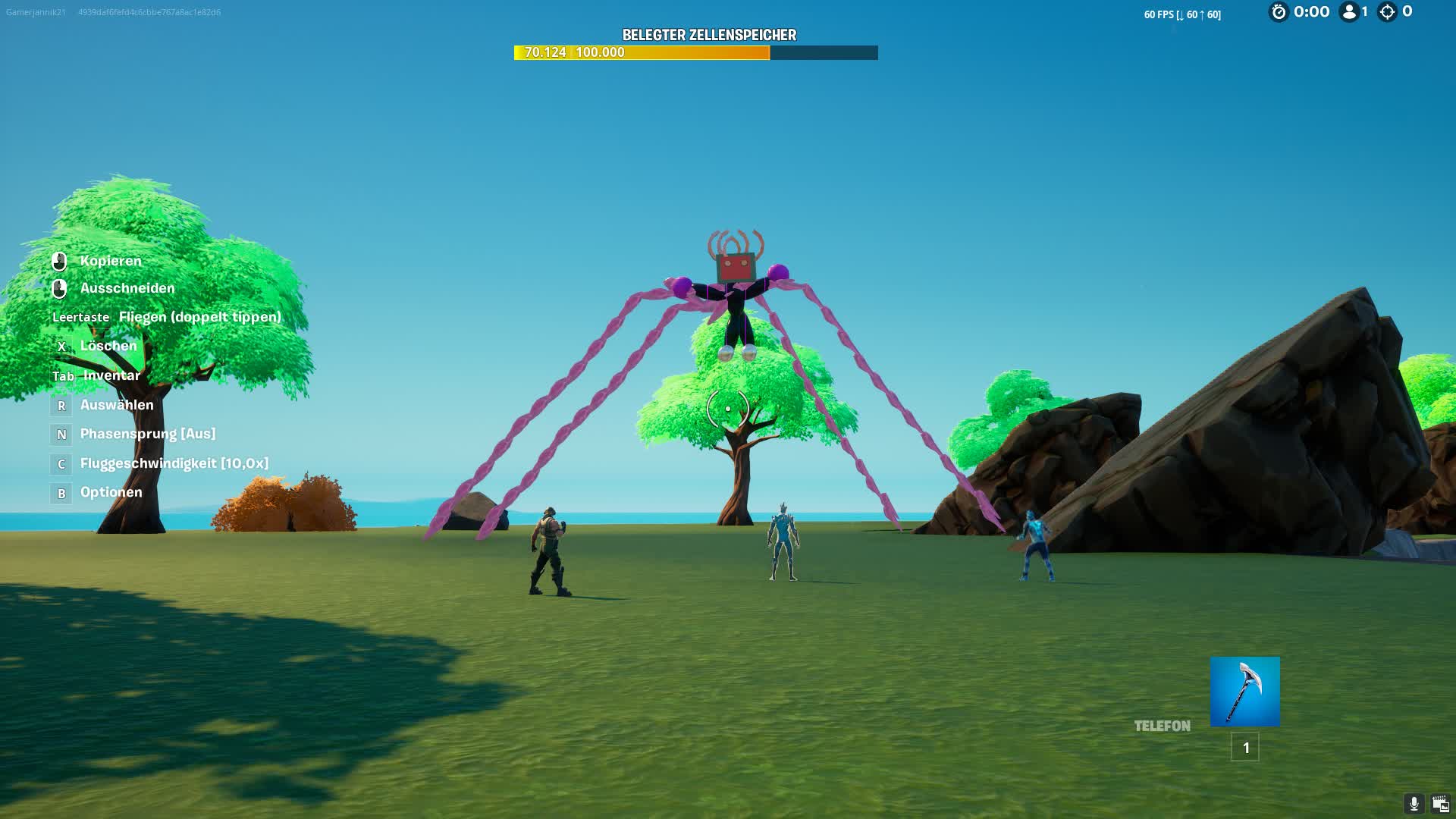The width and height of the screenshot is (1456, 819).
Task: Open the Inventar menu entry
Action: 113,375
